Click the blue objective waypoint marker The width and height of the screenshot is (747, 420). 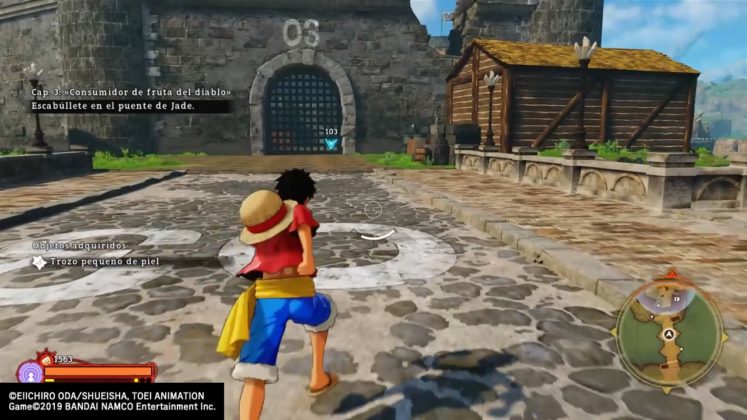point(331,144)
